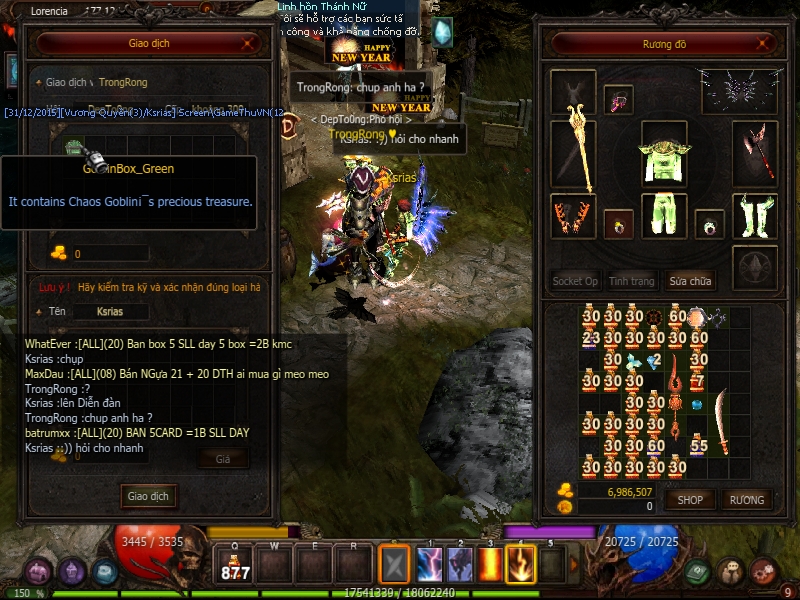This screenshot has height=600, width=800.
Task: Confirm the trade with the Giao dịch button
Action: tap(148, 496)
